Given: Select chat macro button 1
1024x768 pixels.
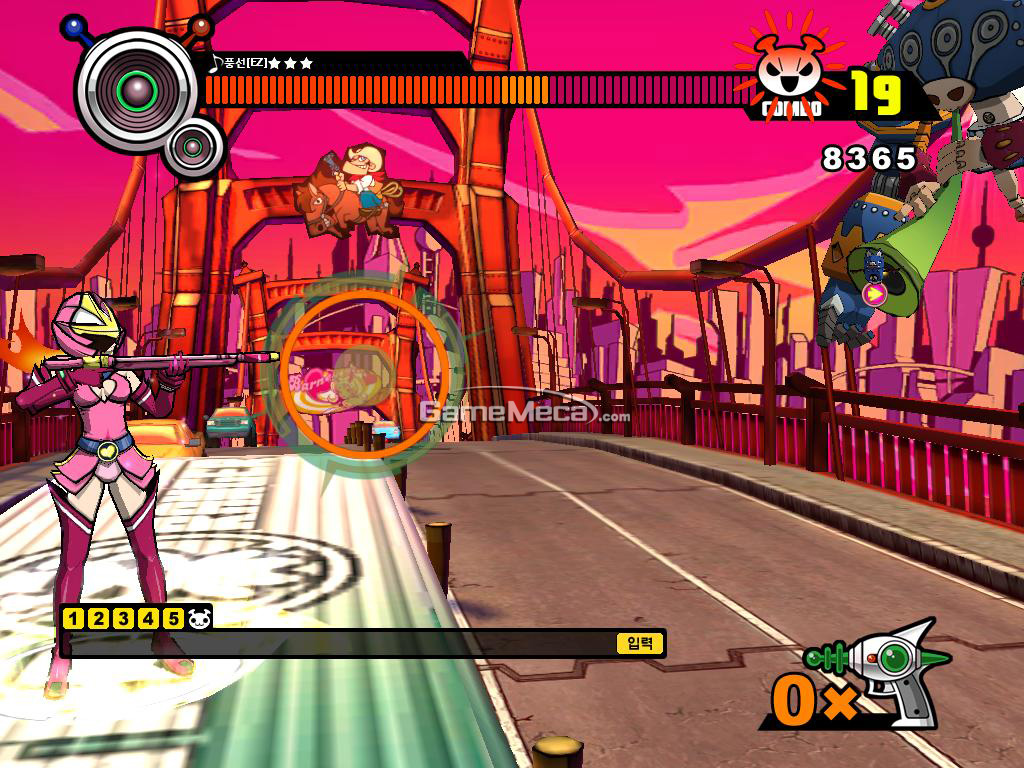Looking at the screenshot, I should pos(72,618).
